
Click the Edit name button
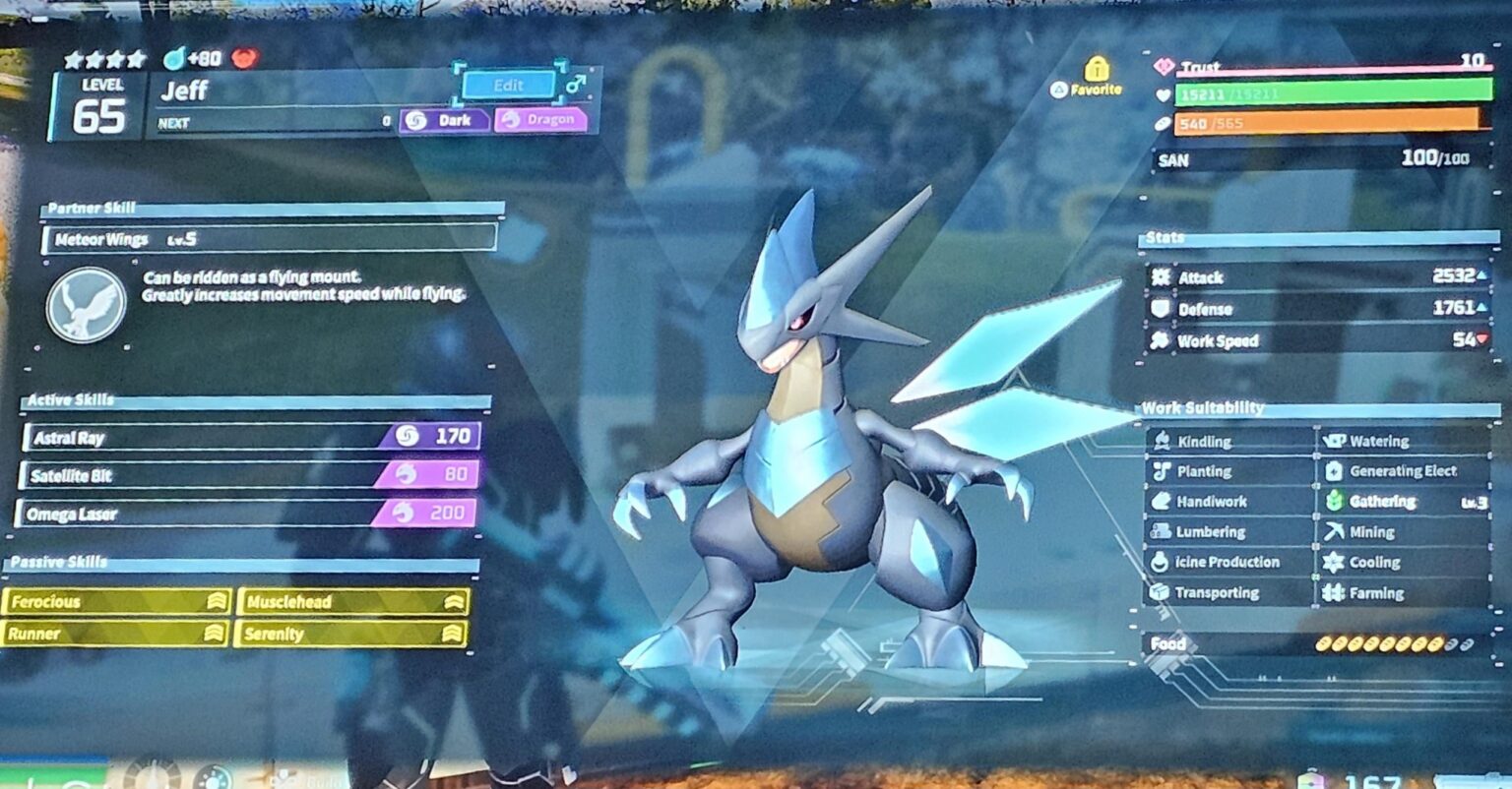(x=508, y=86)
